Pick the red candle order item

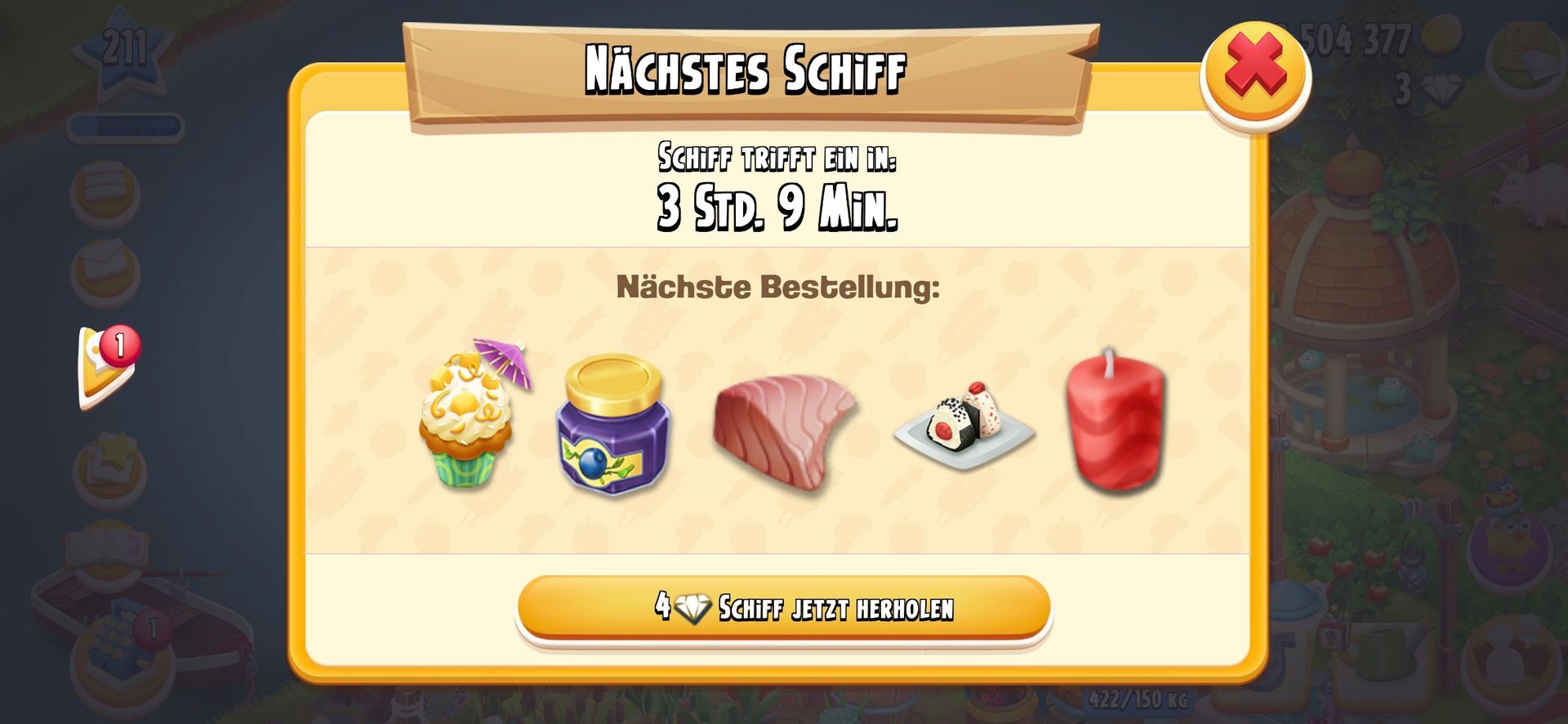click(x=1116, y=422)
